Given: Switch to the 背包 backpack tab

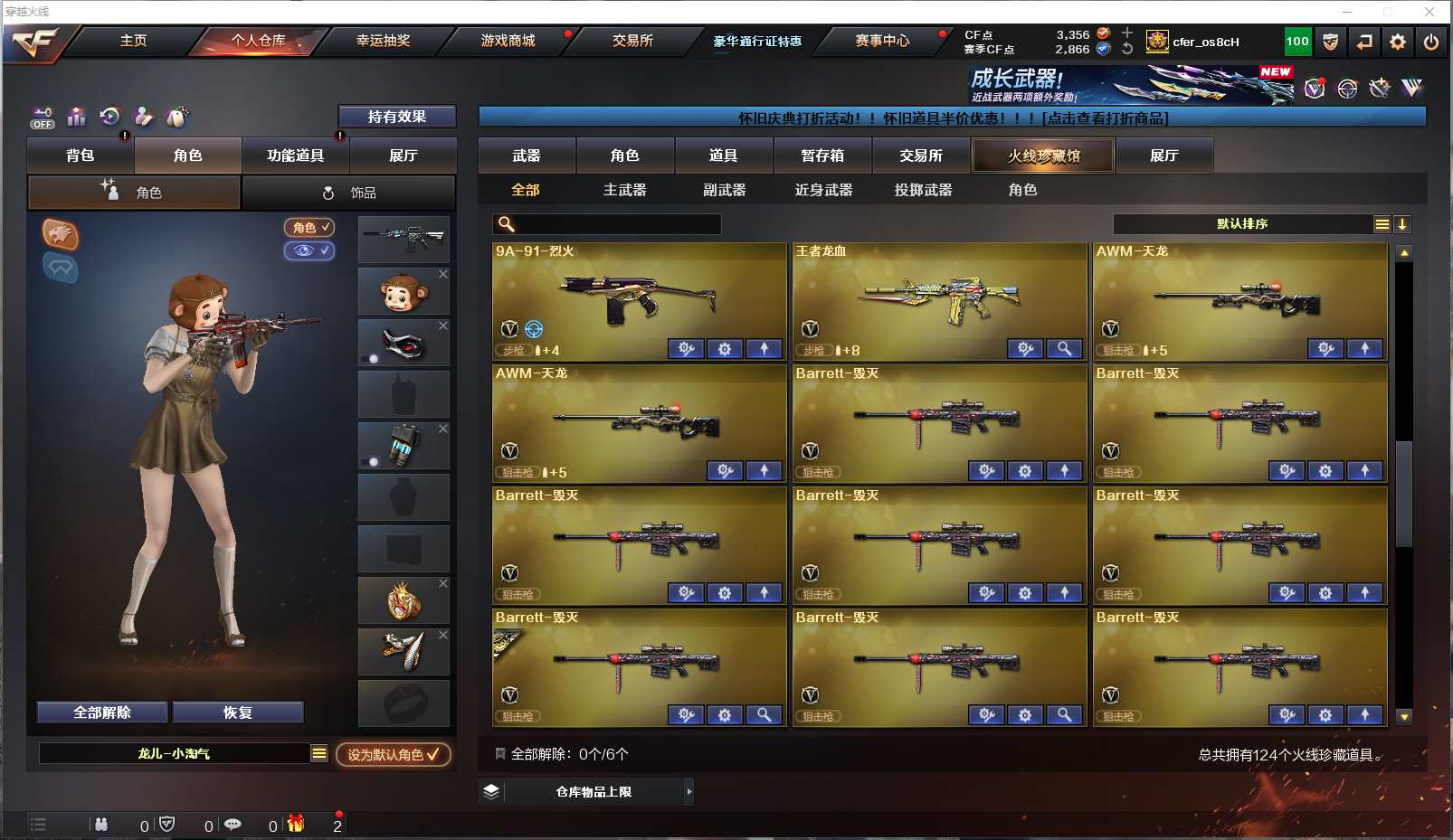Looking at the screenshot, I should pos(81,156).
